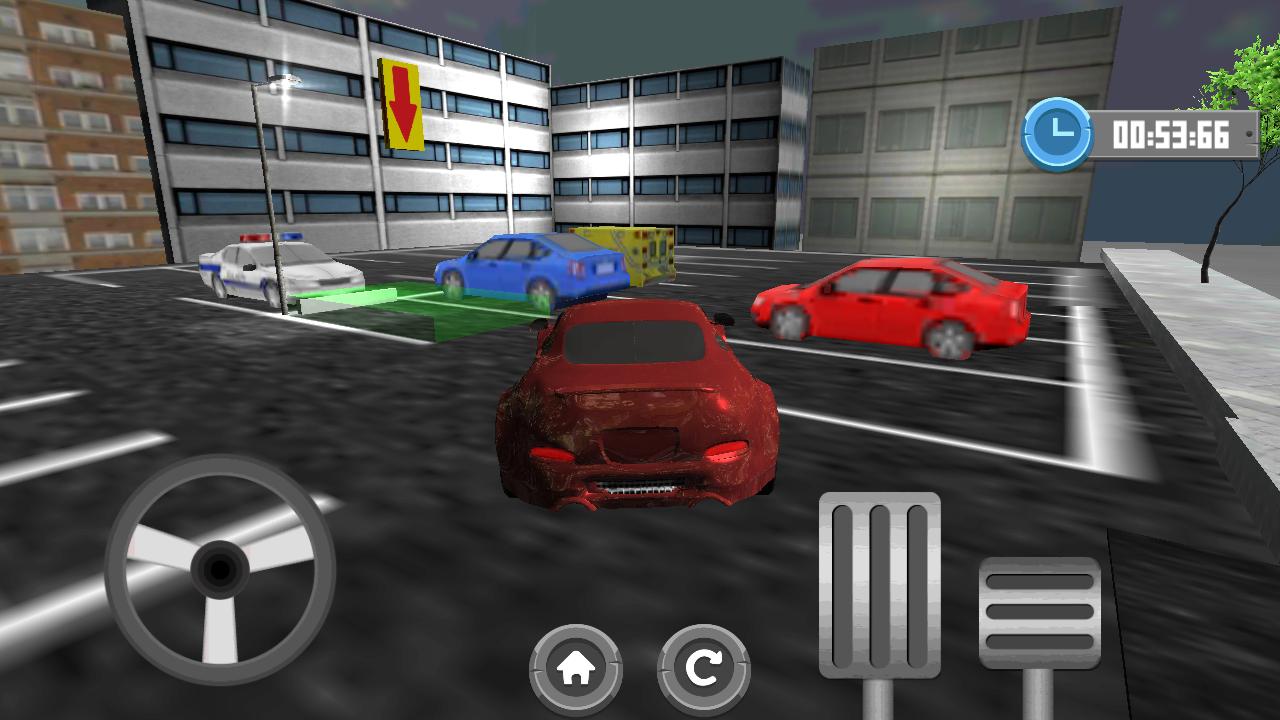The width and height of the screenshot is (1280, 720).
Task: Tap the center hub of the steering wheel
Action: click(x=218, y=568)
